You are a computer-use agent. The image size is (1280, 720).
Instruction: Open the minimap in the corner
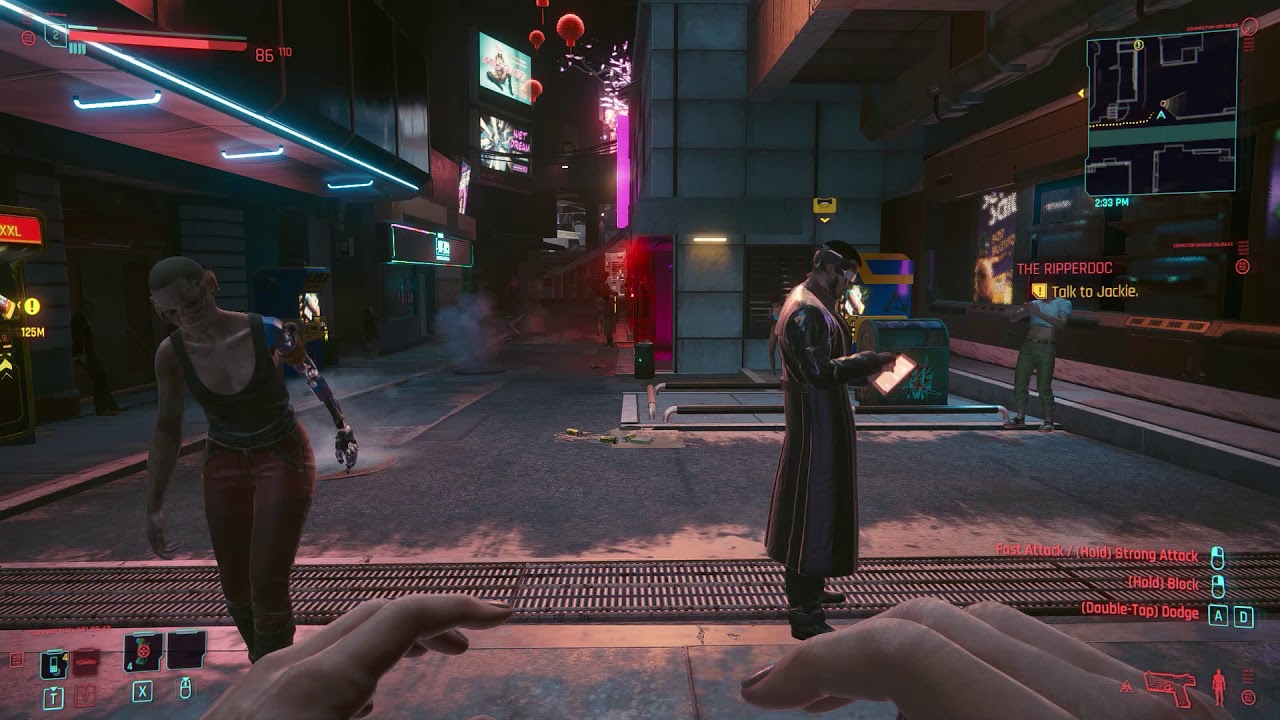point(1161,111)
